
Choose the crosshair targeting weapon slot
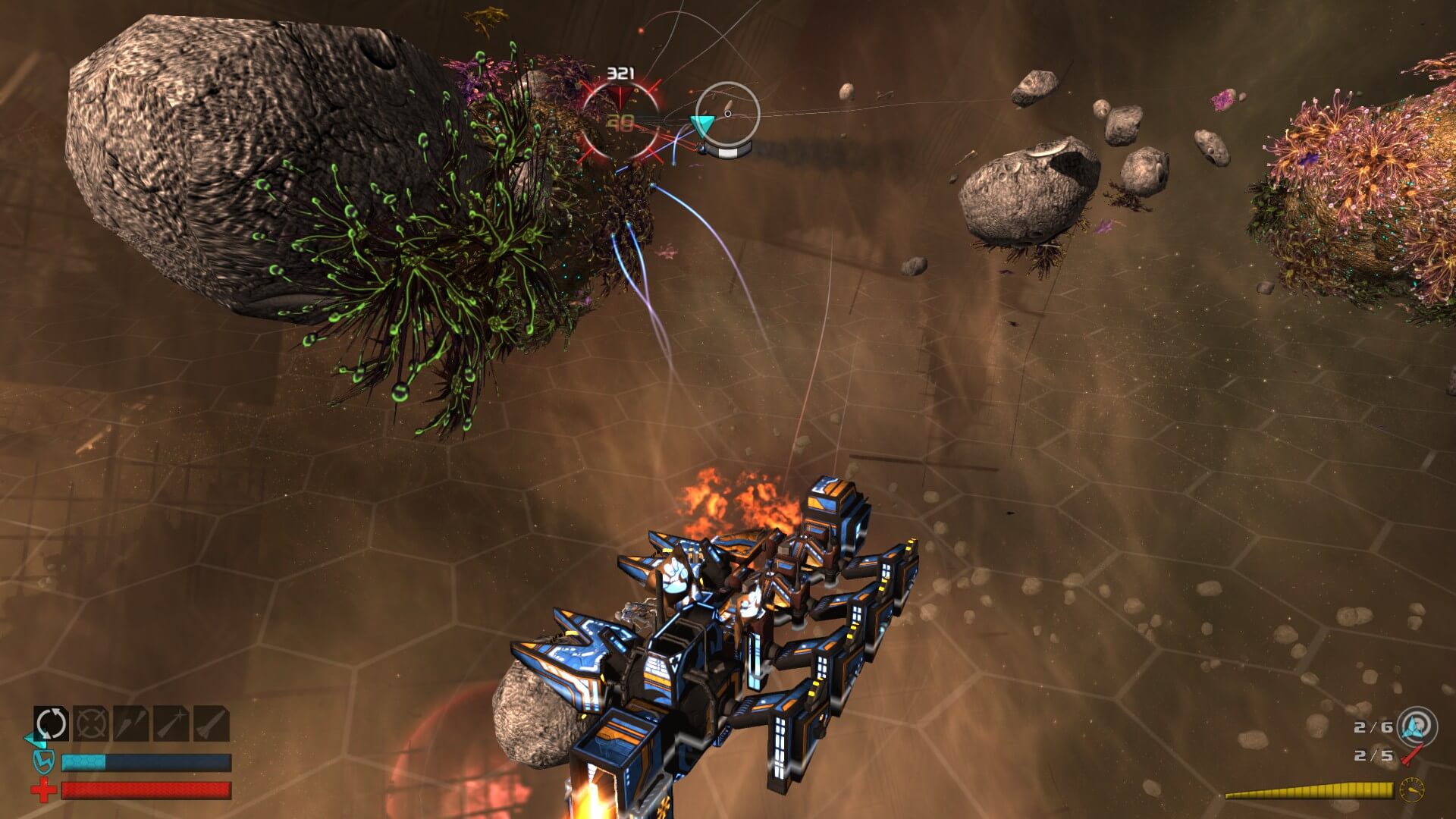92,723
